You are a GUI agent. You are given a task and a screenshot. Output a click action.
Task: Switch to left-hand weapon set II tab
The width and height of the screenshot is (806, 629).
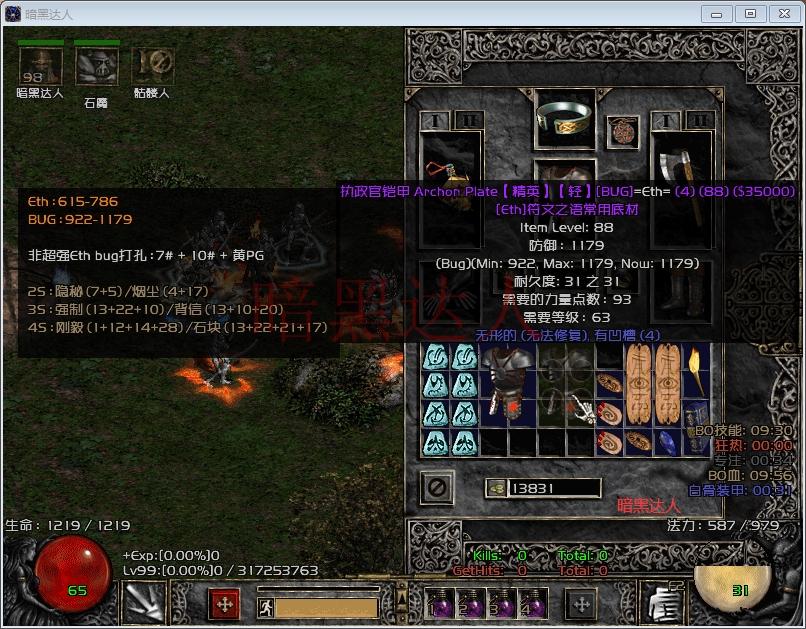(465, 120)
